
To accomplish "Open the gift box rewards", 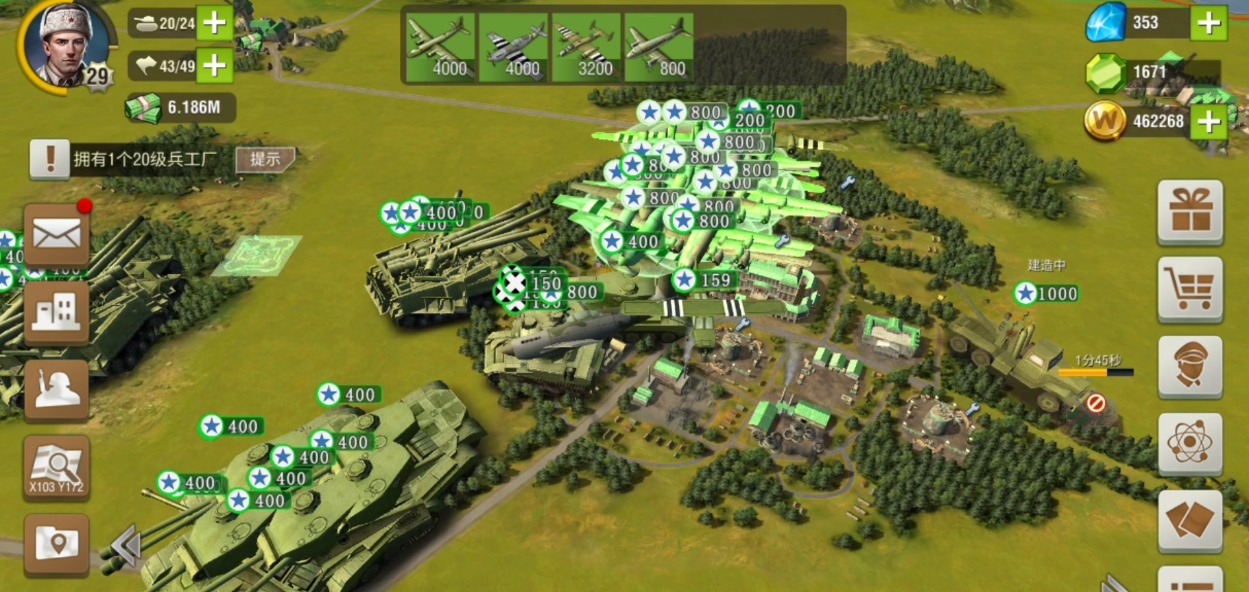I will click(x=1190, y=212).
